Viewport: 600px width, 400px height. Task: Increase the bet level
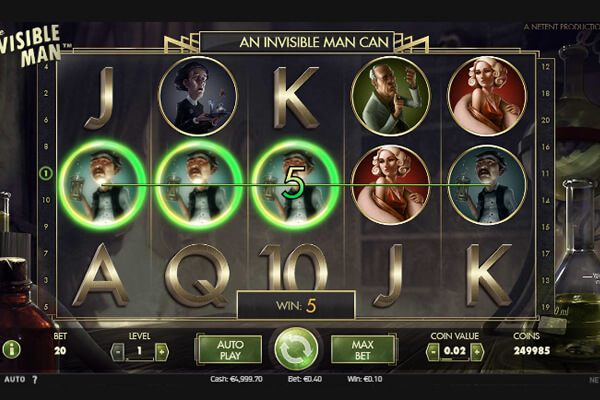click(x=161, y=351)
